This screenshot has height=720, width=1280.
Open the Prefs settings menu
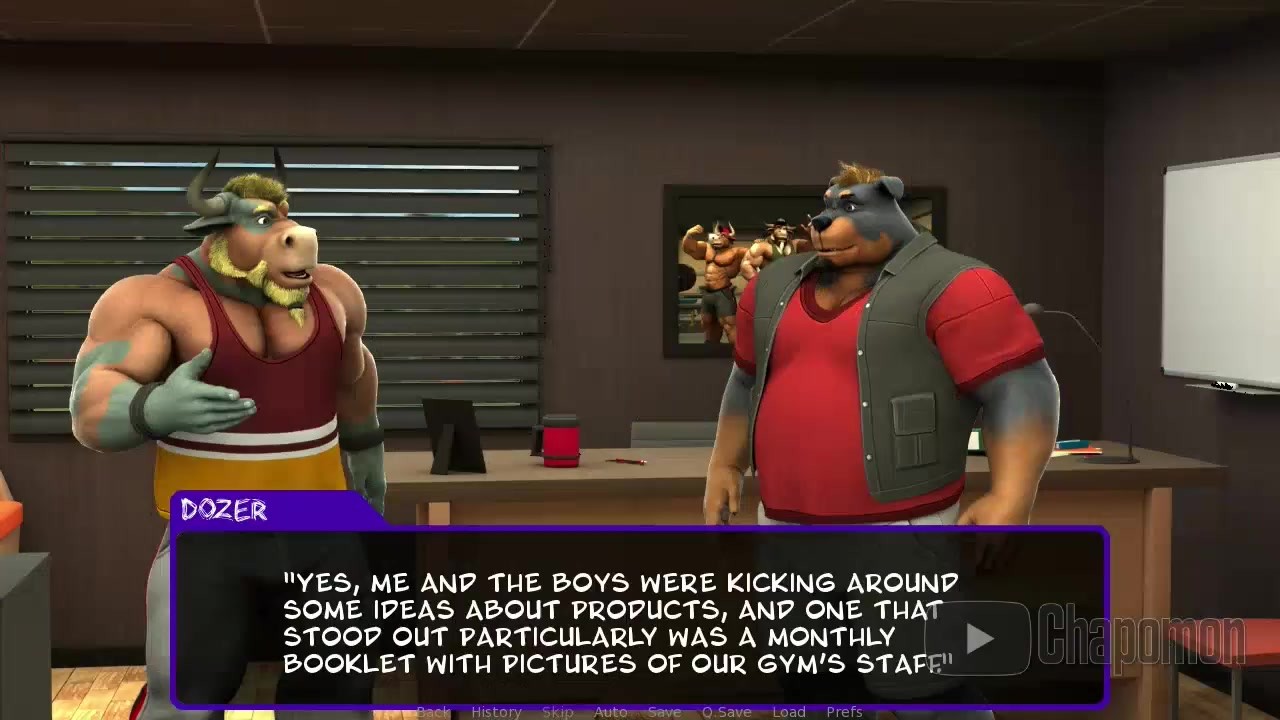pyautogui.click(x=844, y=712)
